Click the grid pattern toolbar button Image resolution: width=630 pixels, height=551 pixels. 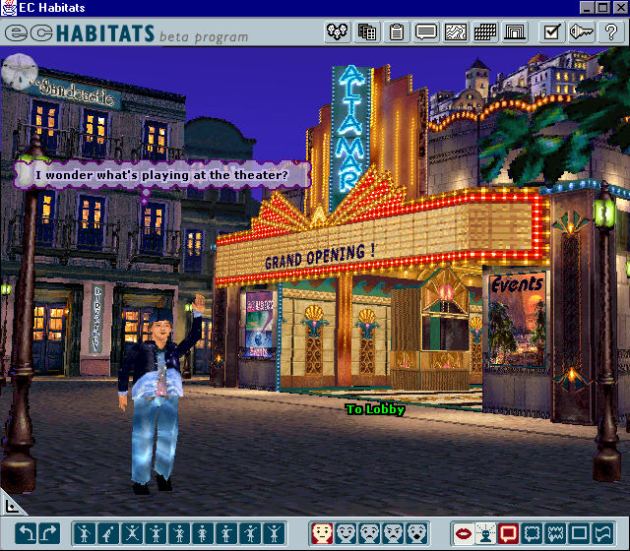point(485,32)
